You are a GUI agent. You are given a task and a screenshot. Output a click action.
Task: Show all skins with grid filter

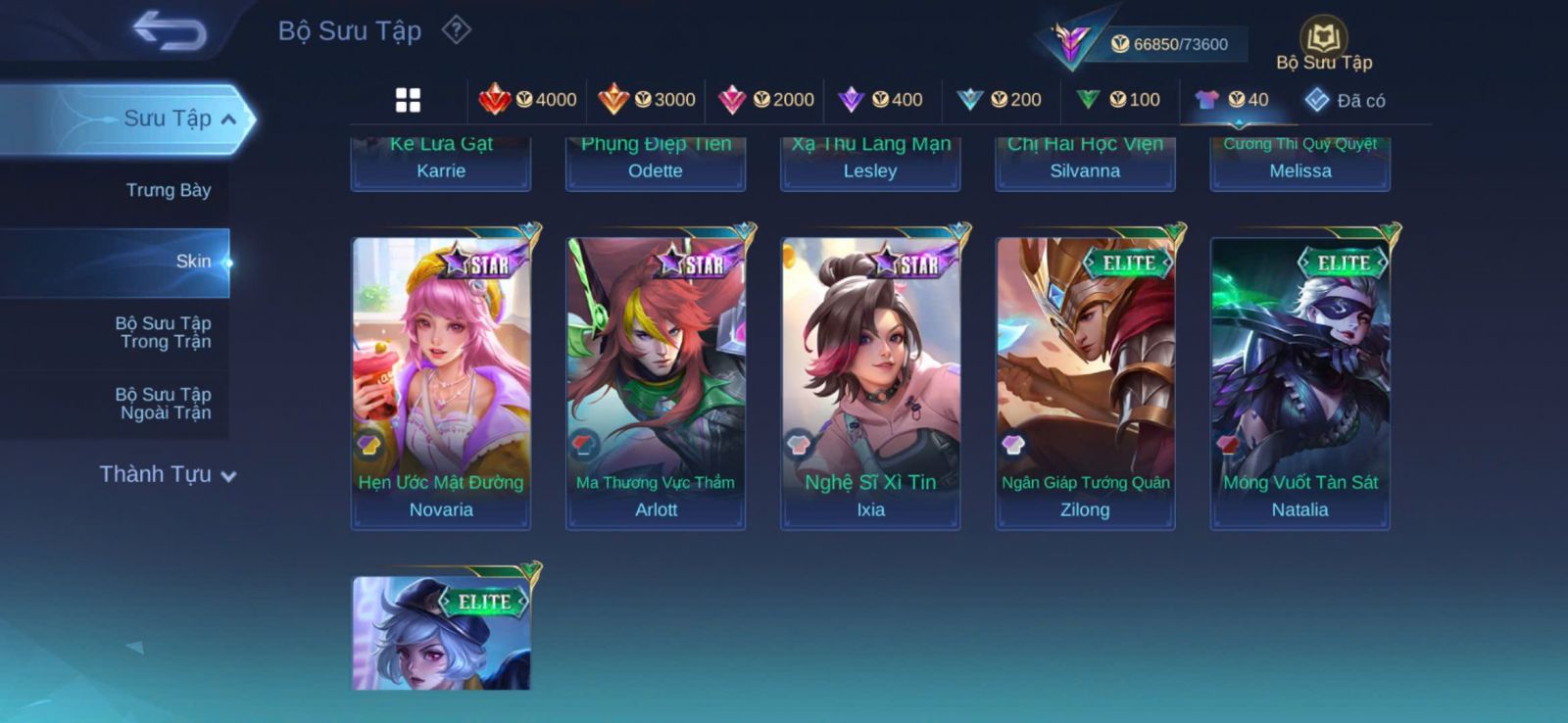point(408,100)
